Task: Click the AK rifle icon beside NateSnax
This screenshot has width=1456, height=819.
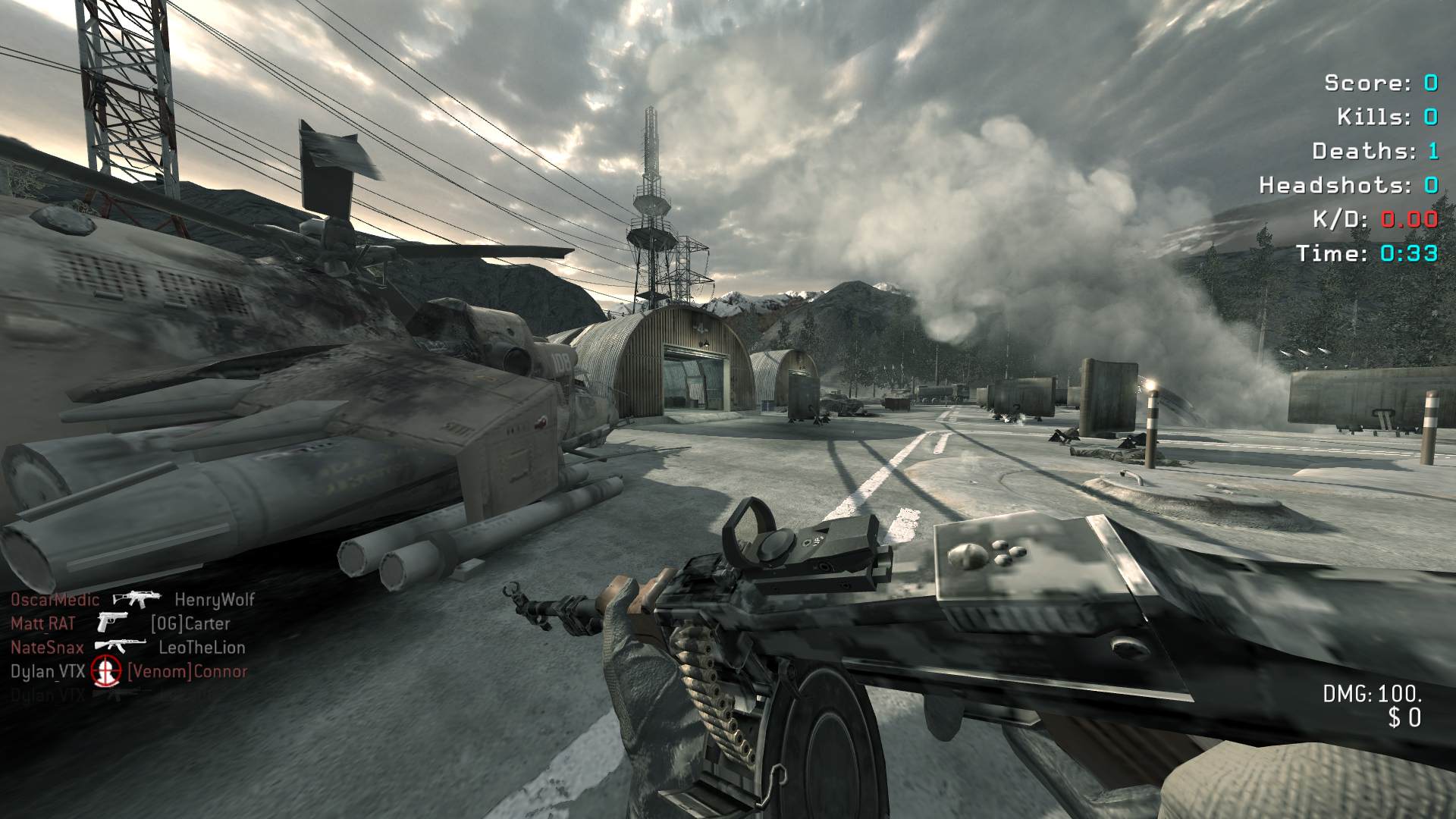Action: [x=121, y=647]
